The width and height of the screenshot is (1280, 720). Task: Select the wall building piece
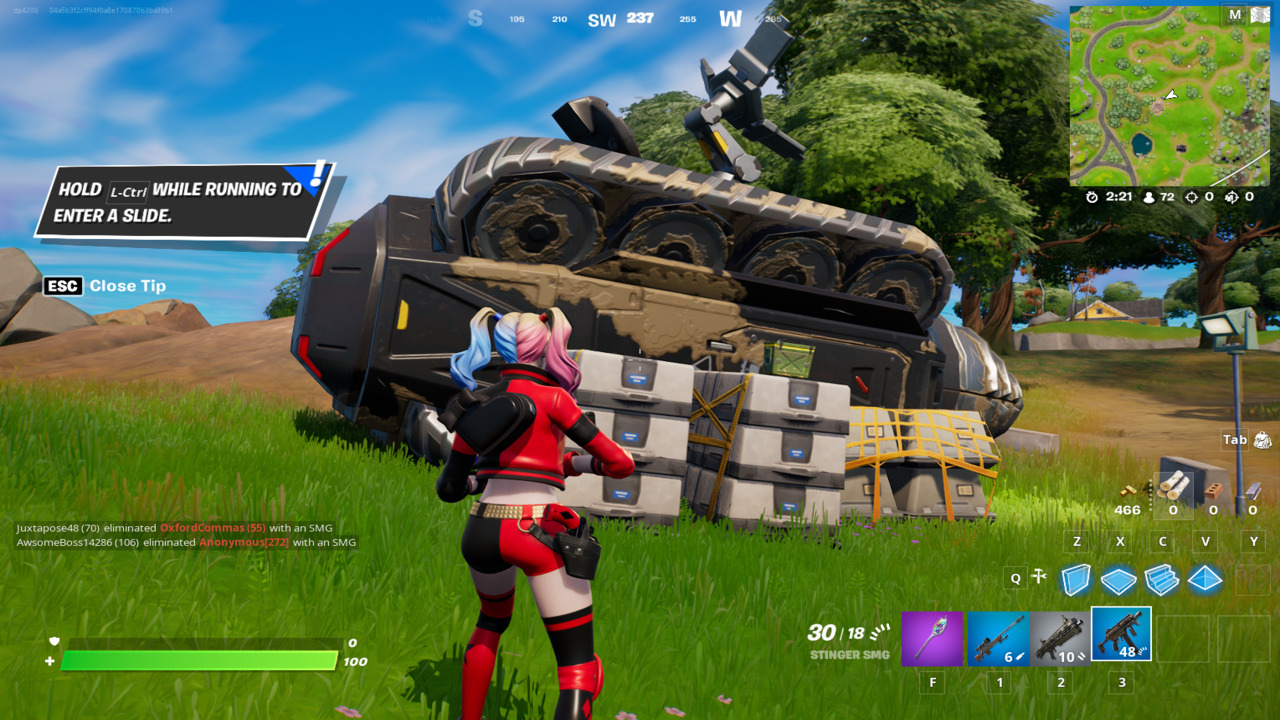click(x=1076, y=580)
